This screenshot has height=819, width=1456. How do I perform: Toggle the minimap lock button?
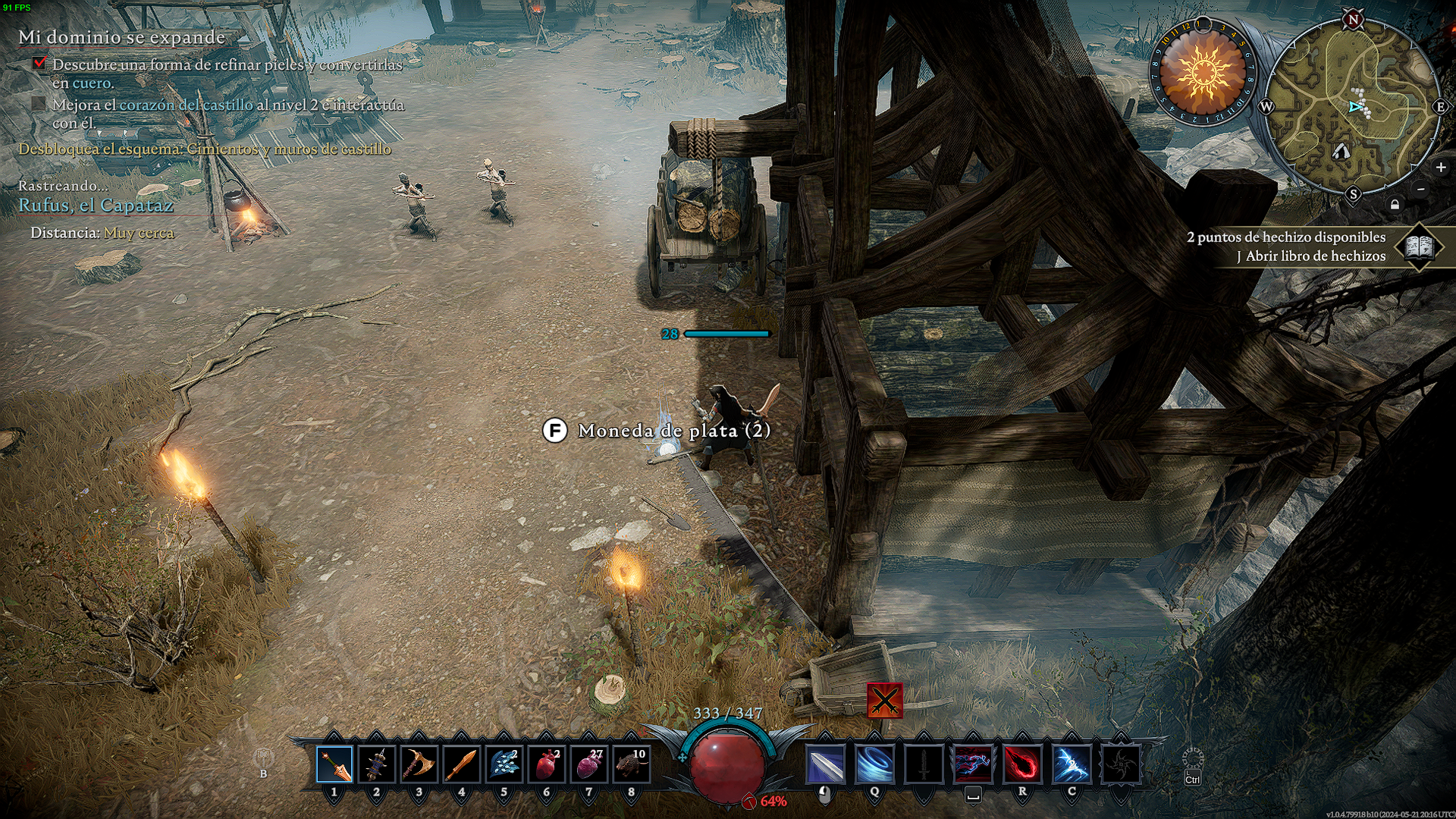point(1395,205)
